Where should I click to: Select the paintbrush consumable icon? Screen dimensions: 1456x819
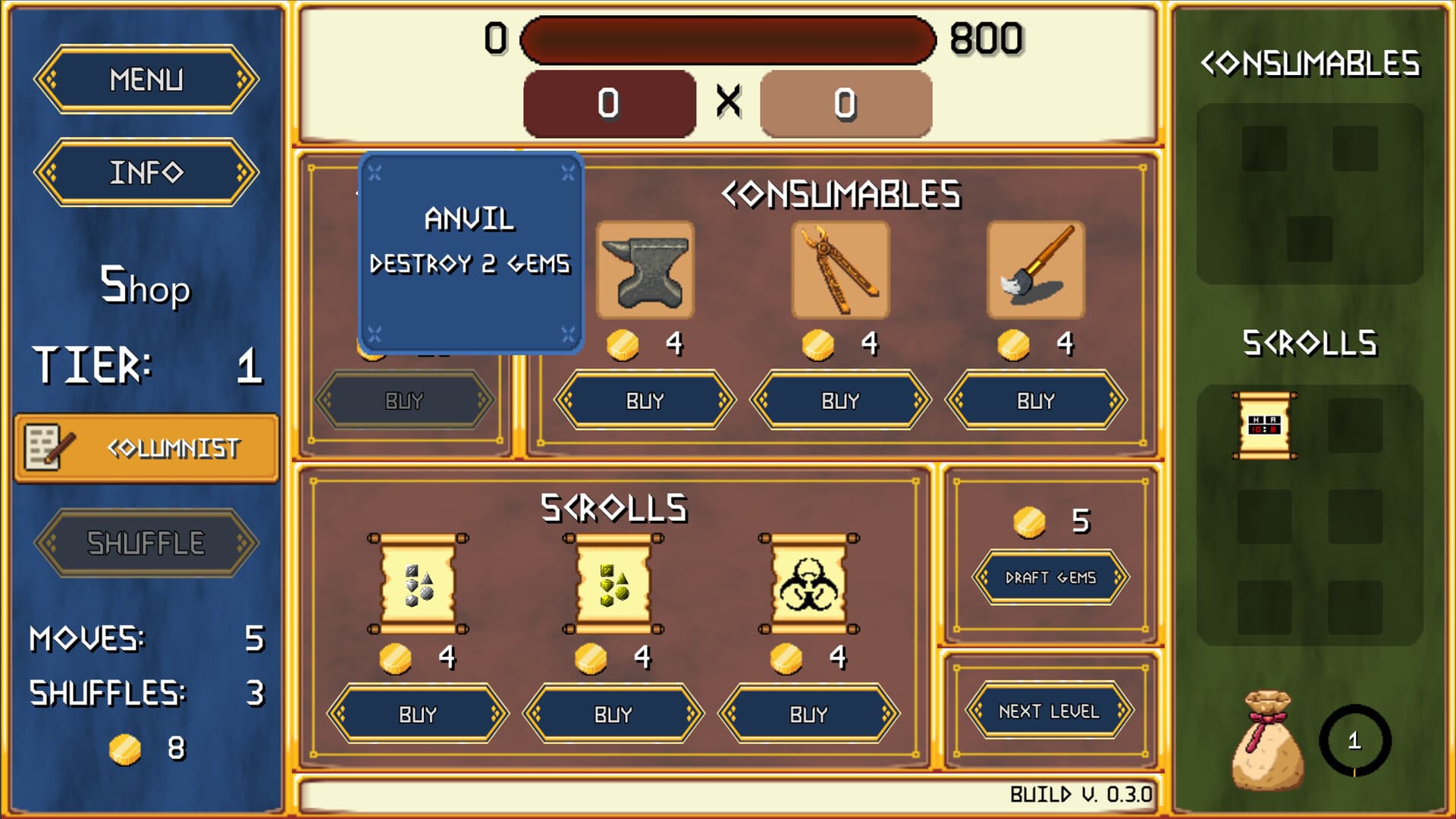coord(1035,269)
